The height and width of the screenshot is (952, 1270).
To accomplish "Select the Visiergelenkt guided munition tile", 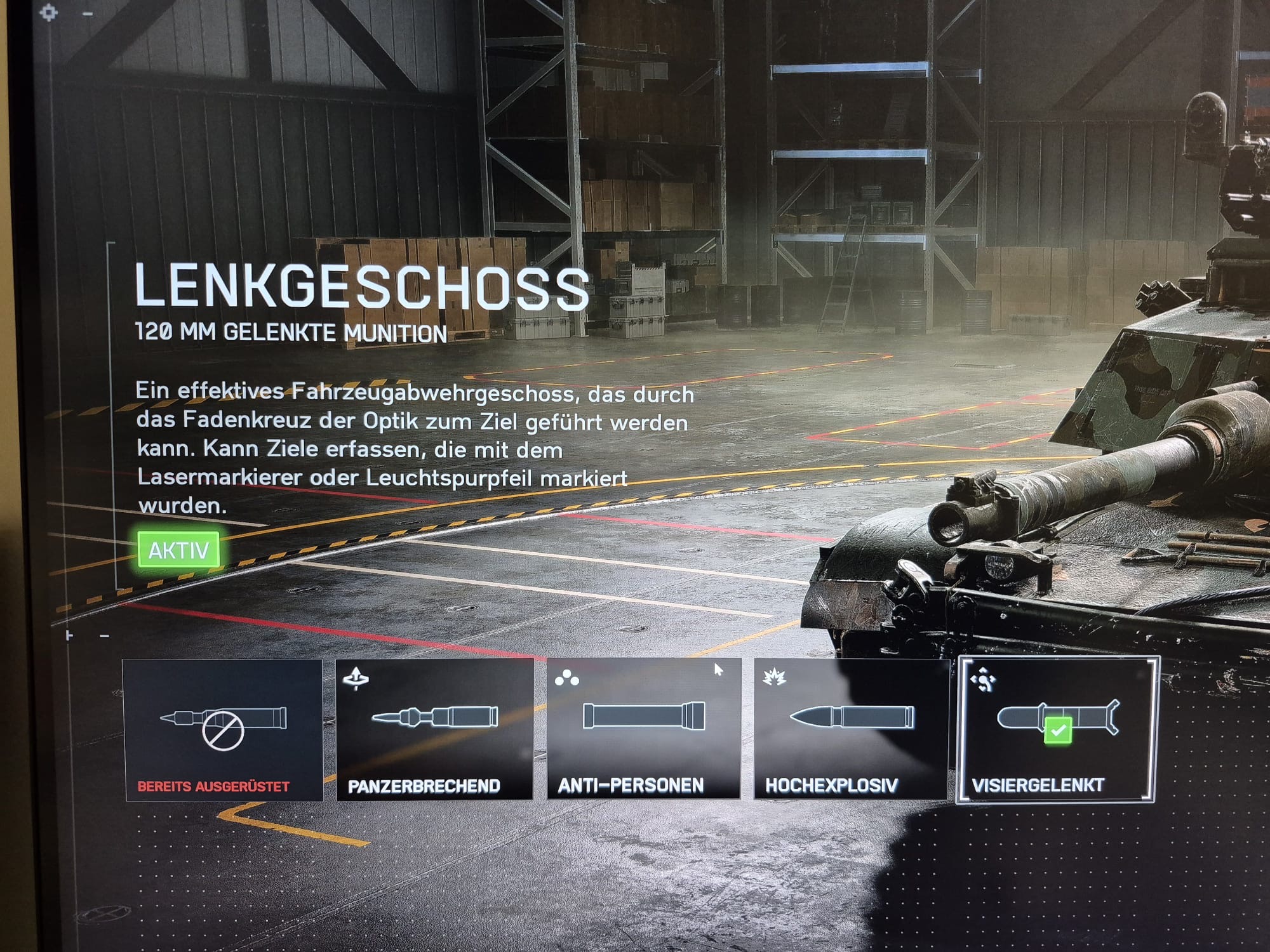I will 1057,730.
